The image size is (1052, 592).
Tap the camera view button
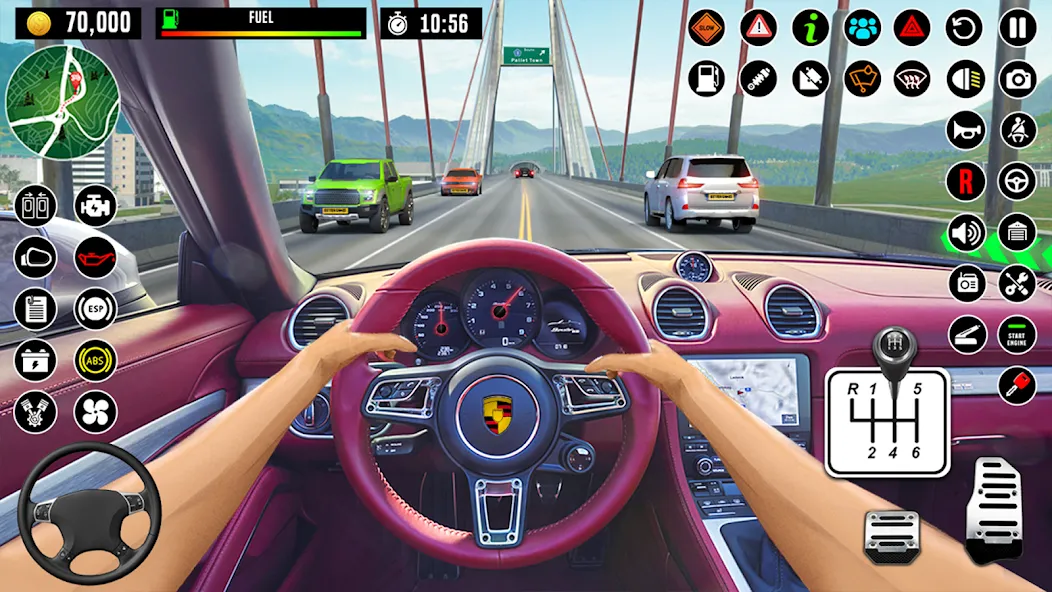[x=1018, y=79]
